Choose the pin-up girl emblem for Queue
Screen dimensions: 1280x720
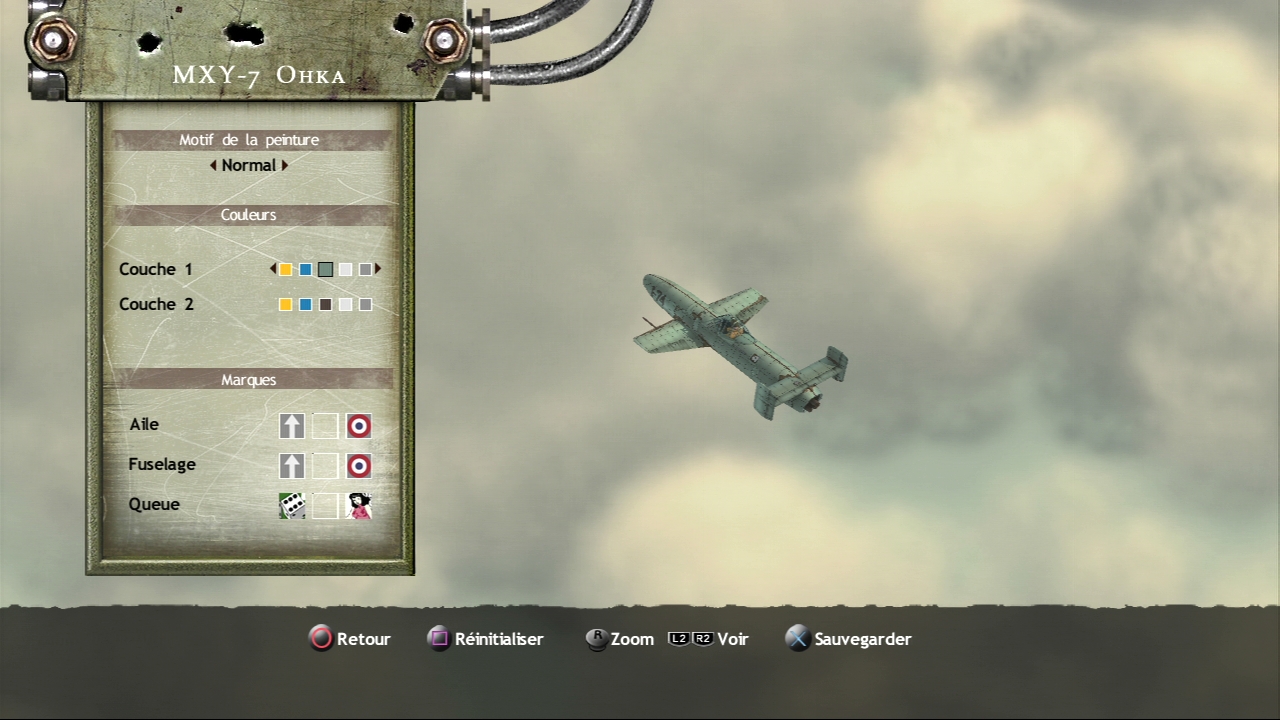(x=359, y=506)
